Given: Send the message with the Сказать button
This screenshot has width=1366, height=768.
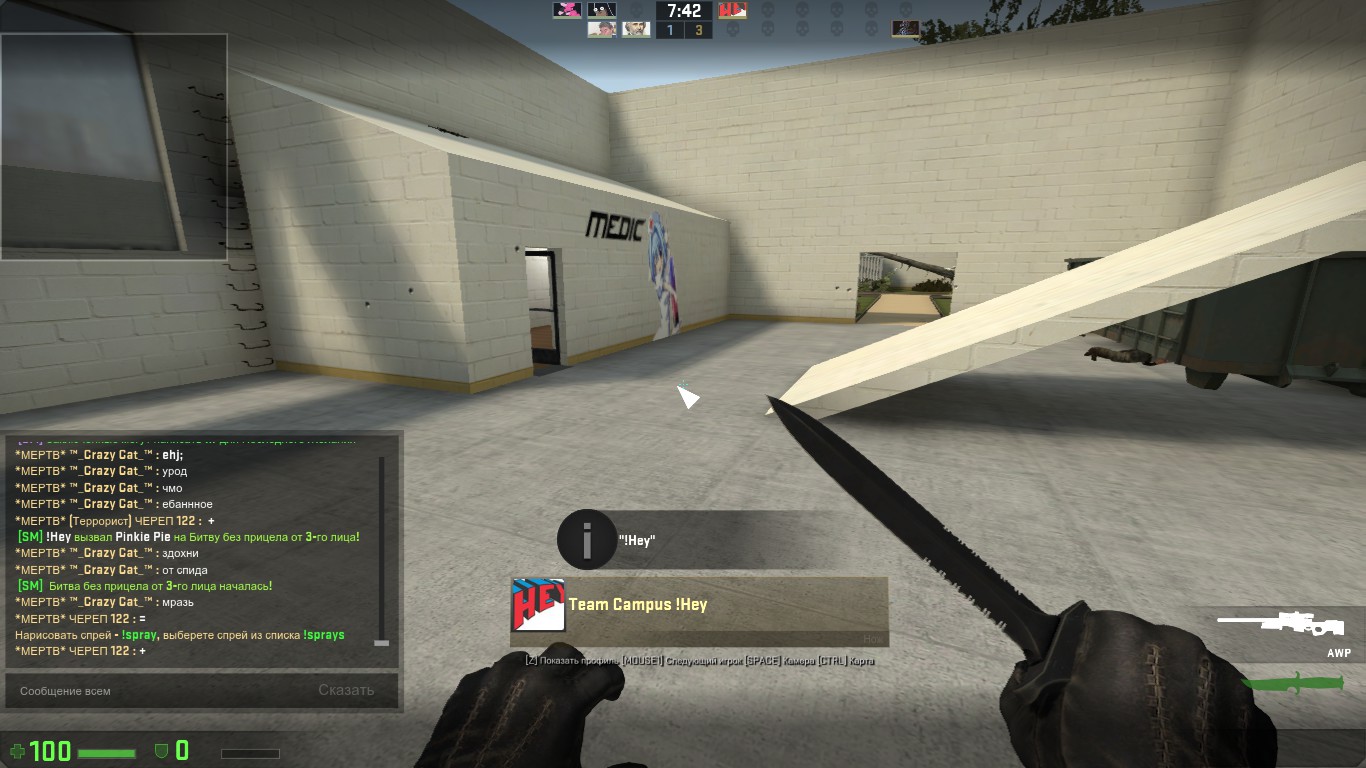Looking at the screenshot, I should tap(346, 690).
